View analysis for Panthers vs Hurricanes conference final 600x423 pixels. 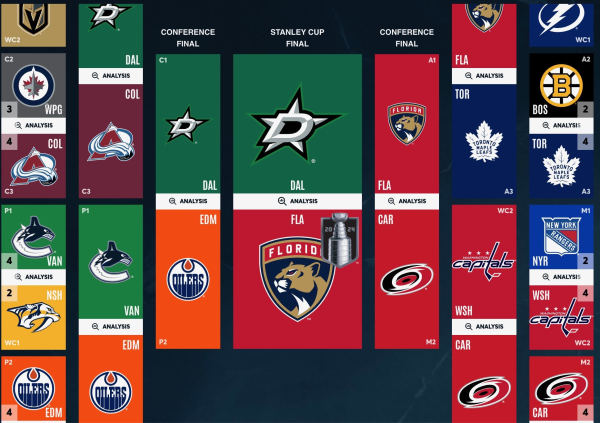407,201
